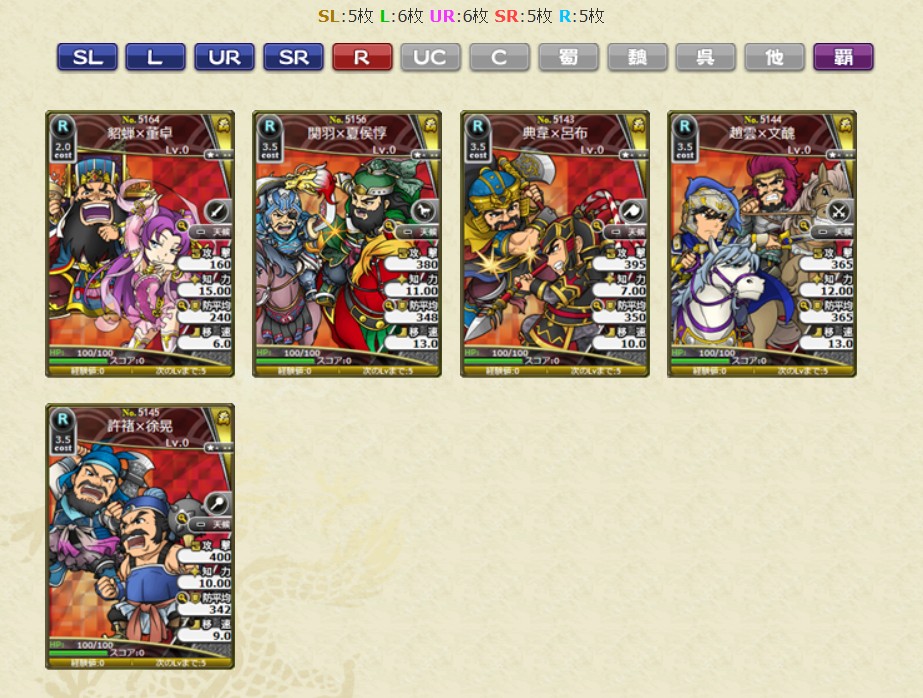Filter cards by the 魏 faction

(x=637, y=57)
